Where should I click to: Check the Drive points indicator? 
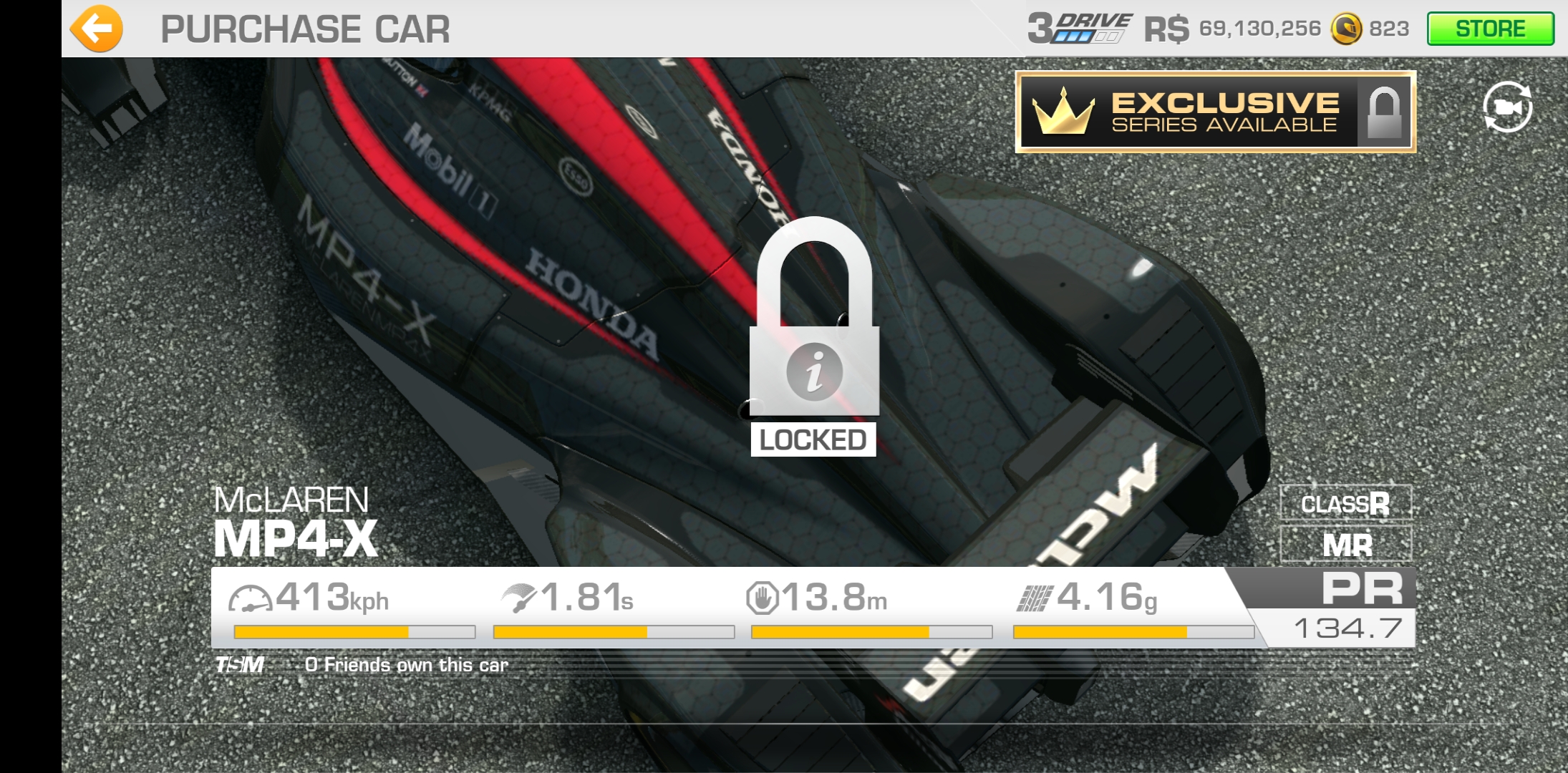[1079, 29]
